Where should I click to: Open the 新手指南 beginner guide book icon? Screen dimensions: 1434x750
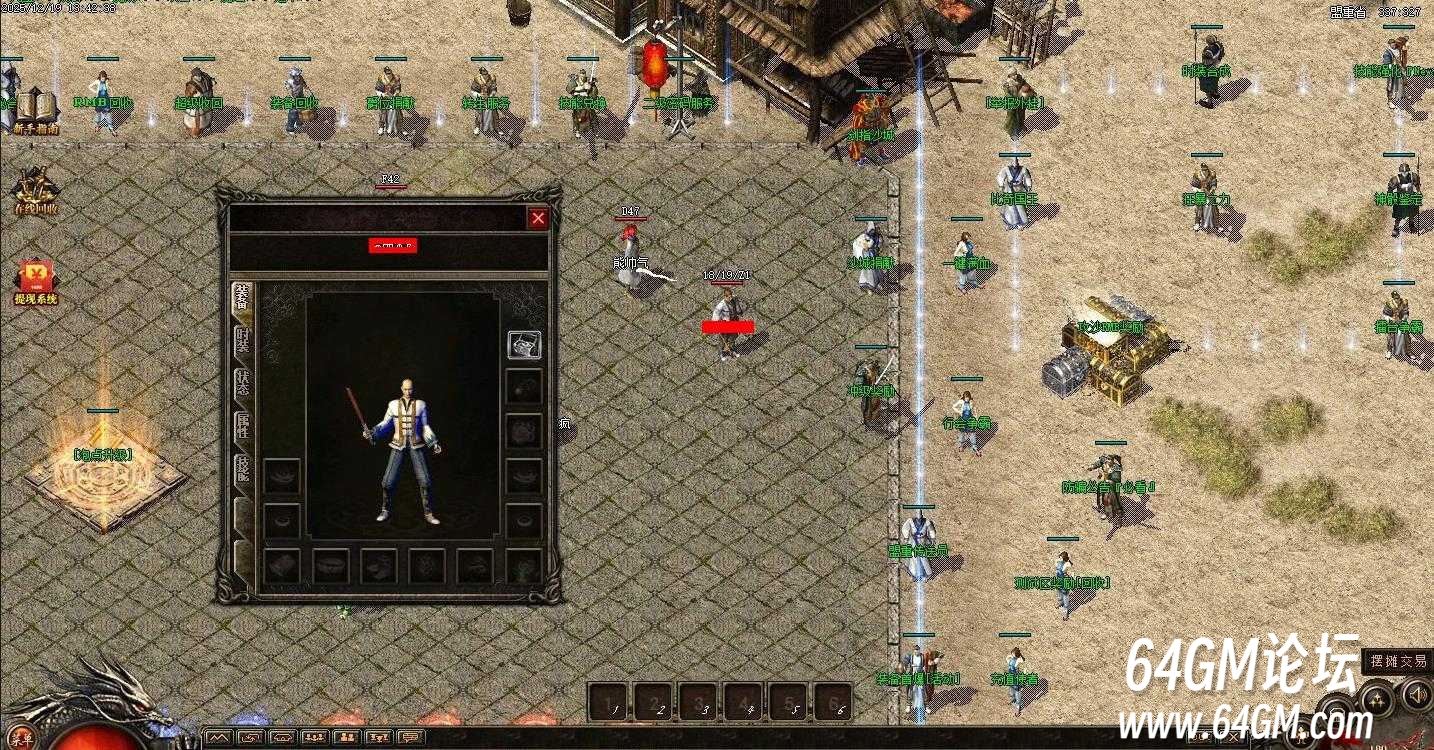36,110
